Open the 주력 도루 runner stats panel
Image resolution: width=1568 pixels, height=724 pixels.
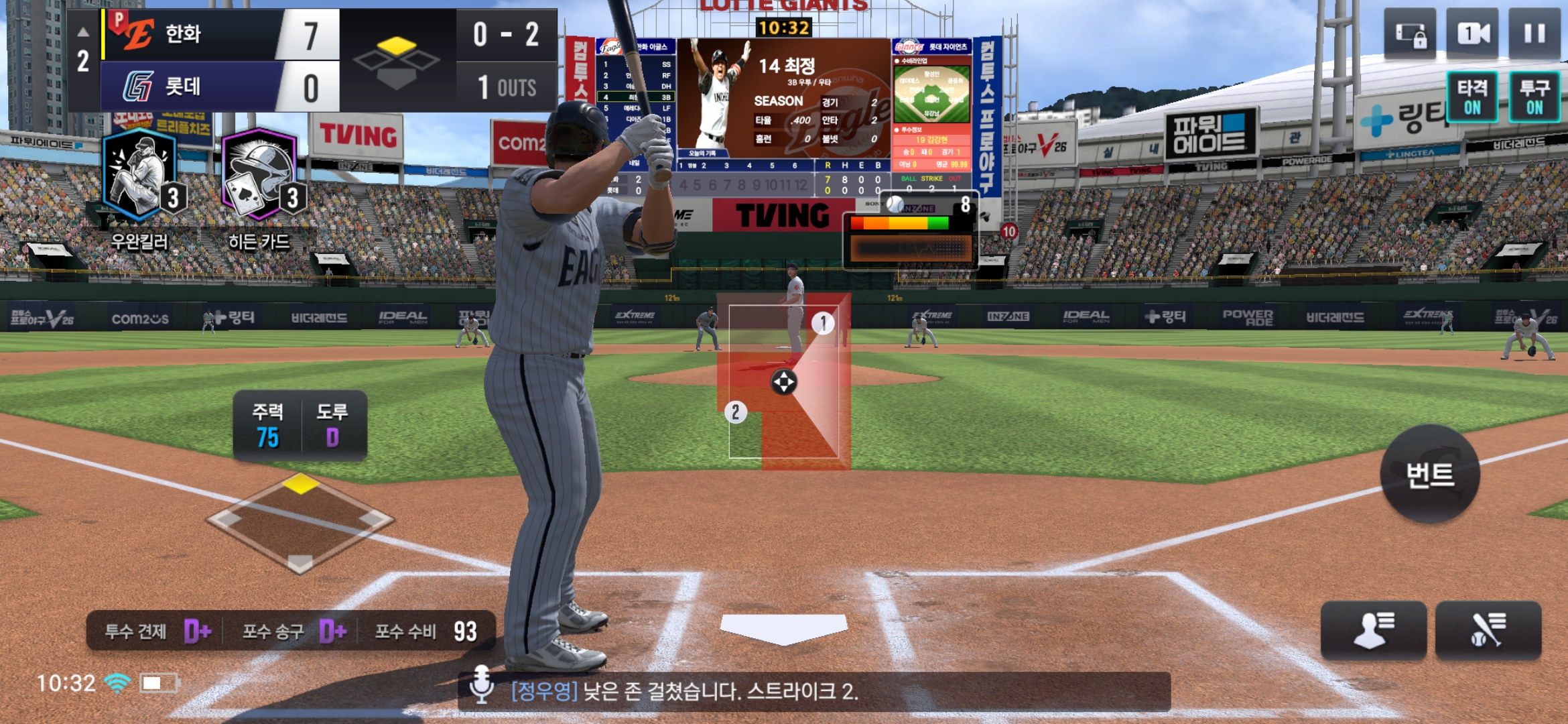pos(300,424)
